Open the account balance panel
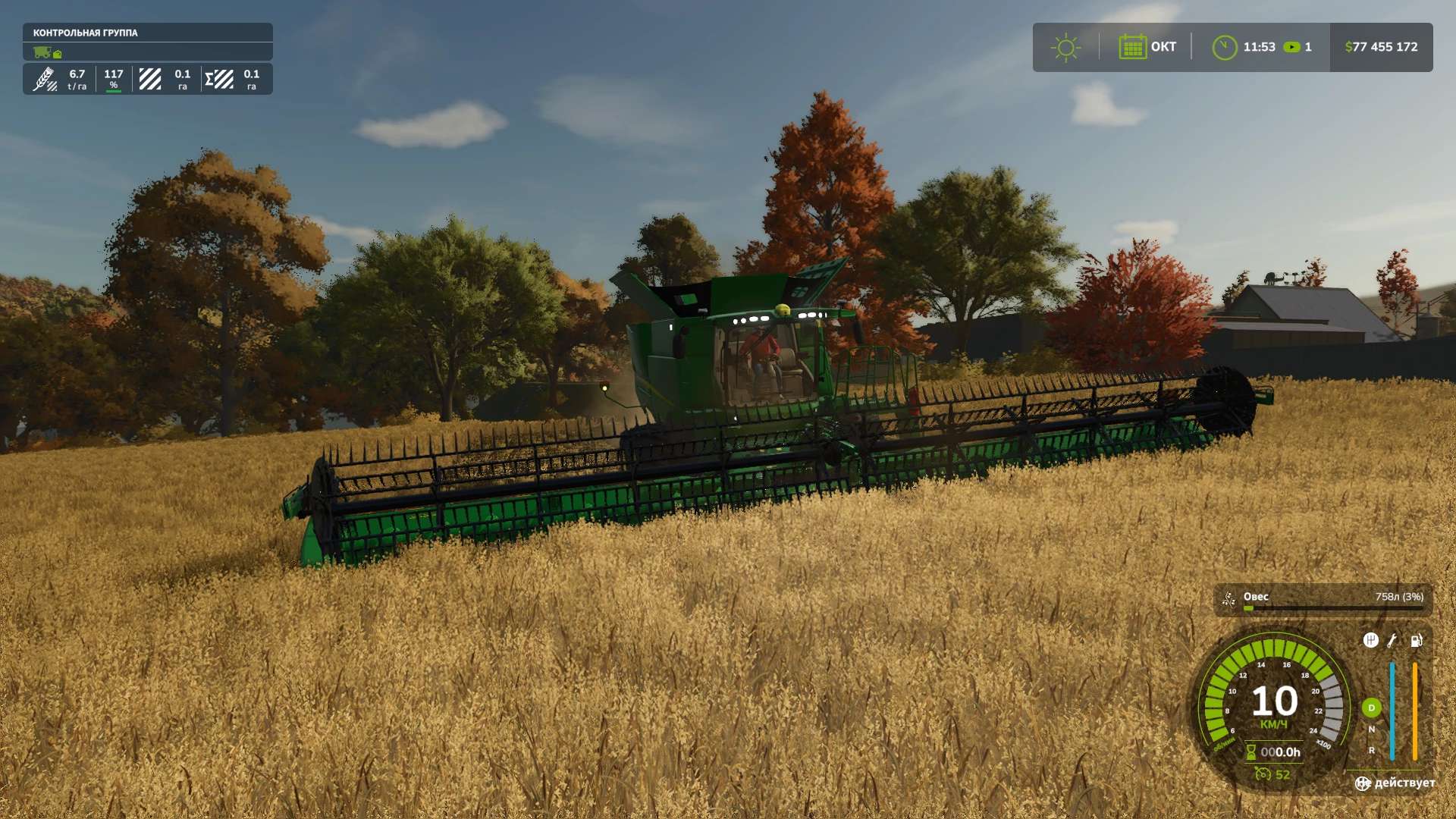Image resolution: width=1456 pixels, height=819 pixels. pos(1381,47)
